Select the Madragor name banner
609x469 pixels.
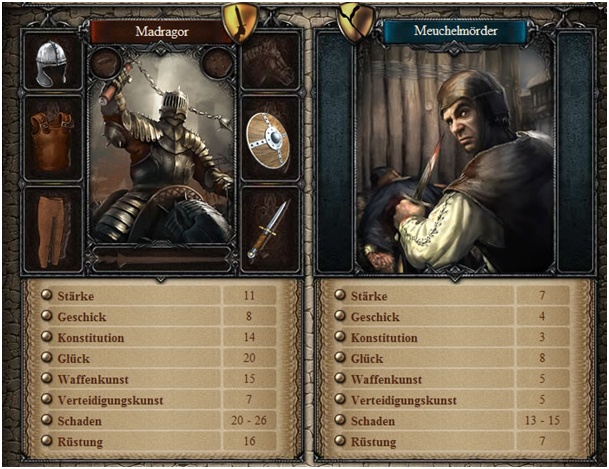pos(163,31)
